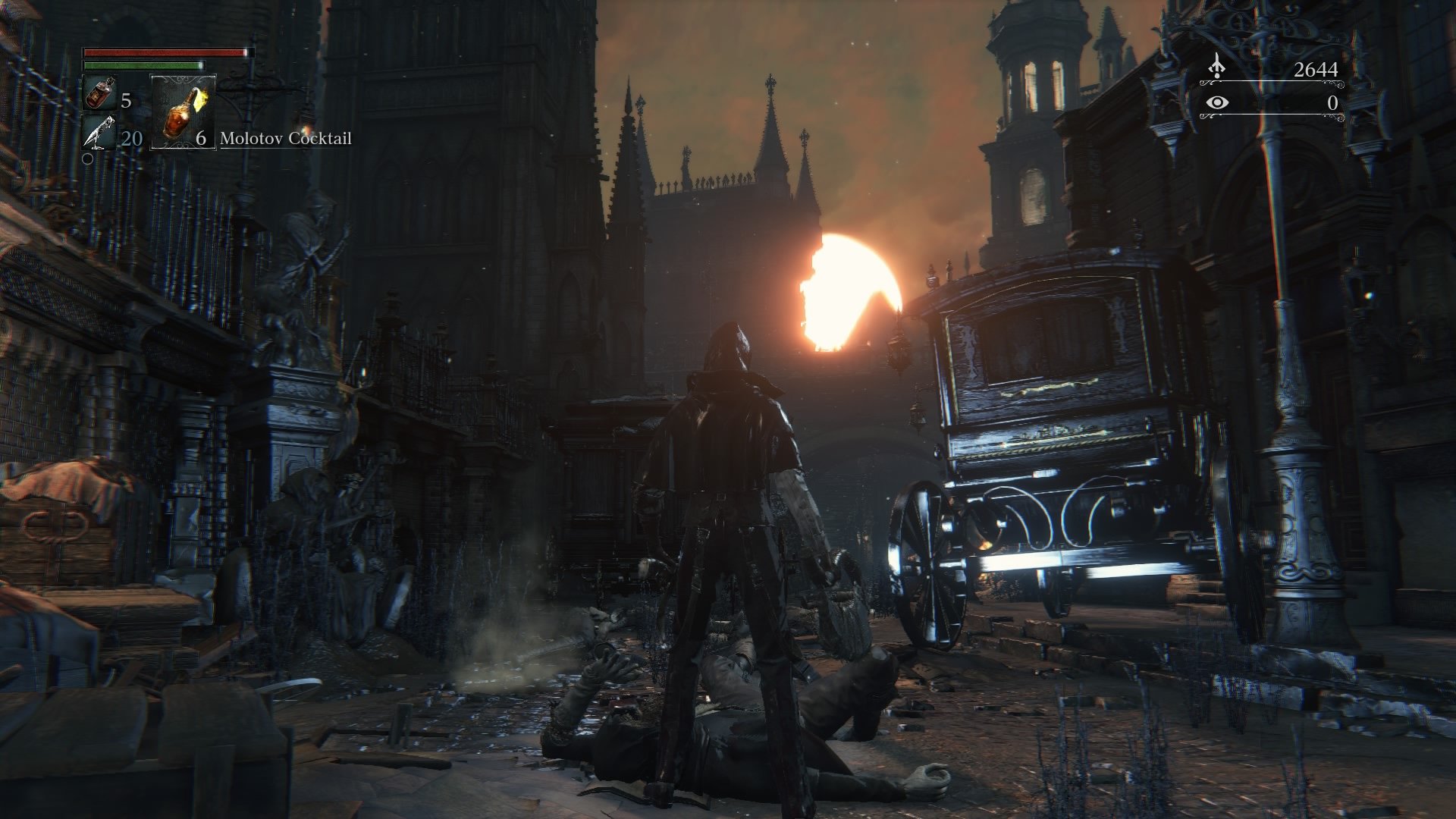Expand the Molotov Cocktail item label

[x=287, y=140]
